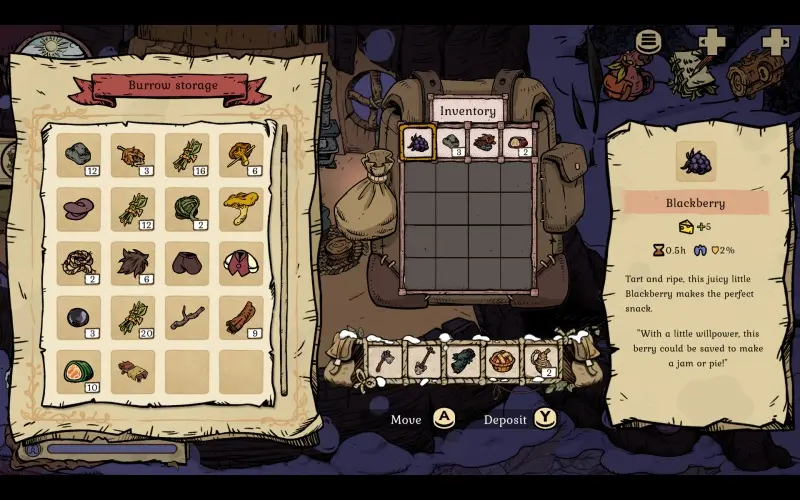
Task: Pick the watering jug on the tool belt
Action: (540, 360)
